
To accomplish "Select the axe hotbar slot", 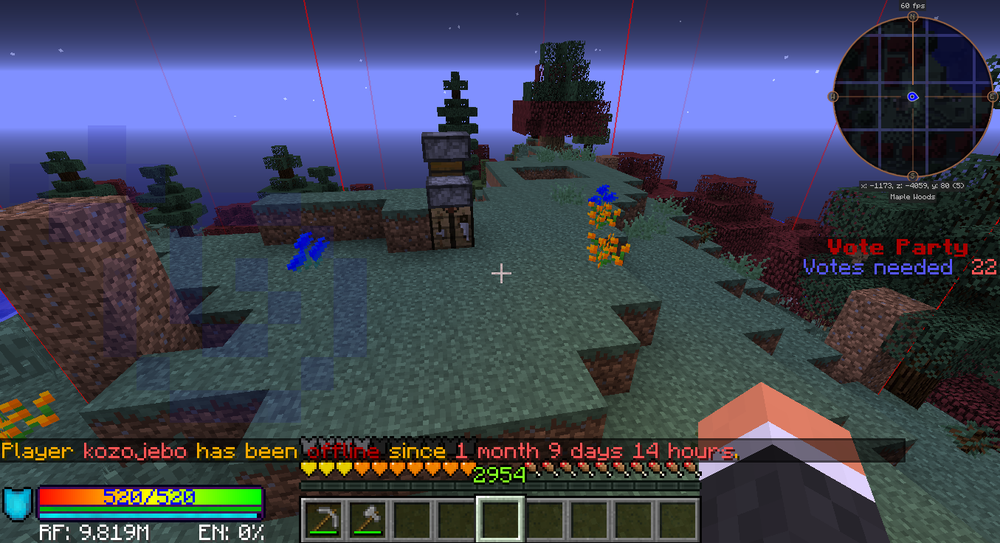I will pos(367,519).
